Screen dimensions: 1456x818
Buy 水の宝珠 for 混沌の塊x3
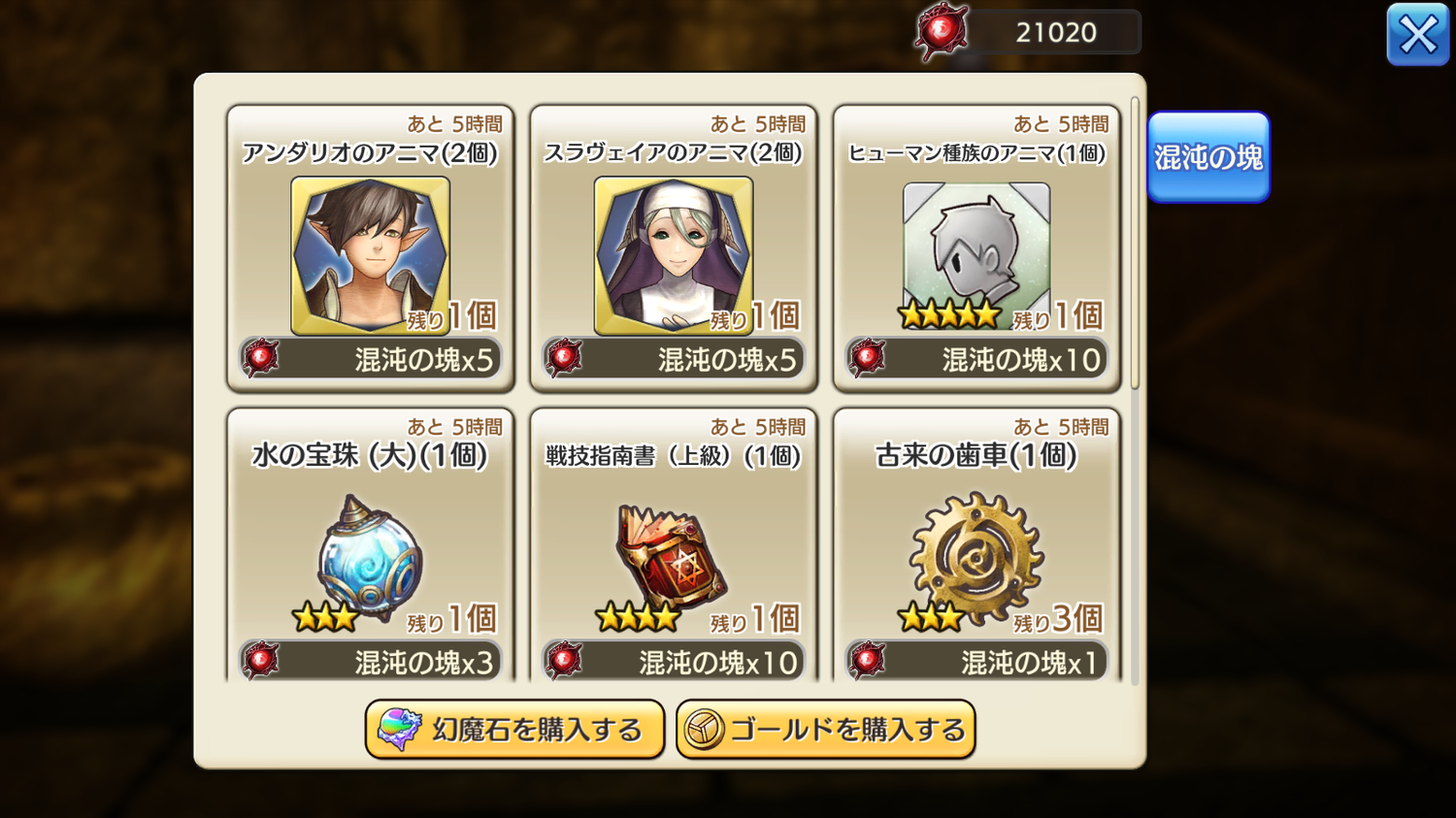pyautogui.click(x=371, y=662)
